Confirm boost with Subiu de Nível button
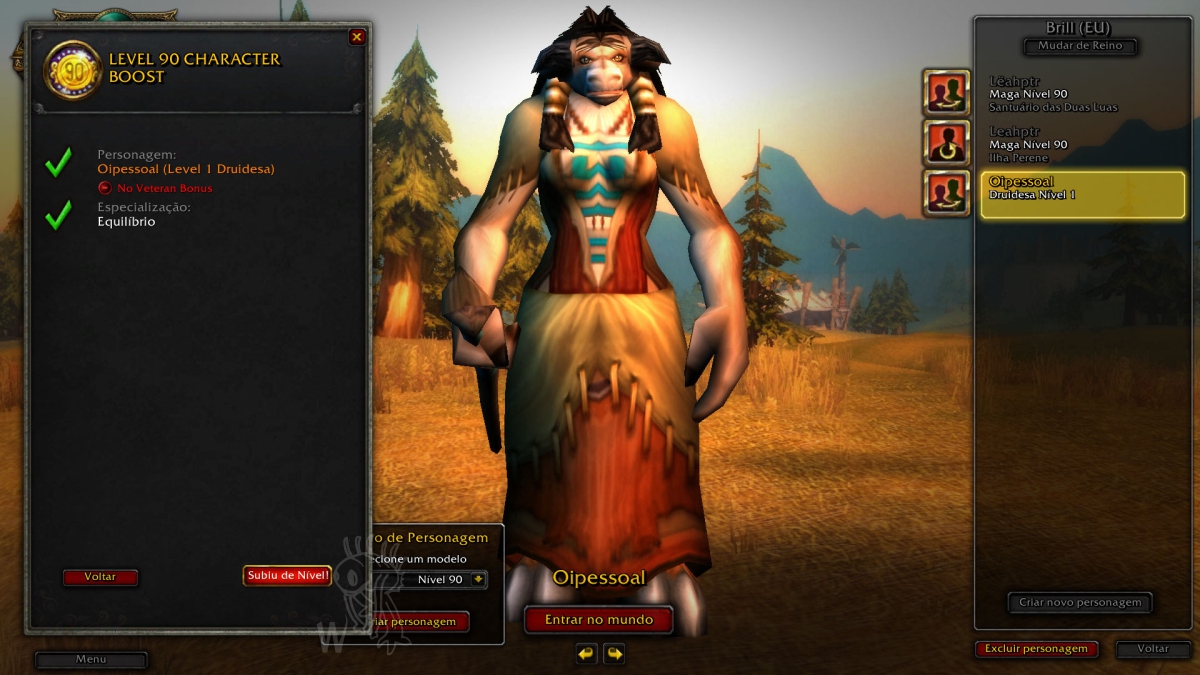This screenshot has width=1200, height=675. (x=287, y=575)
